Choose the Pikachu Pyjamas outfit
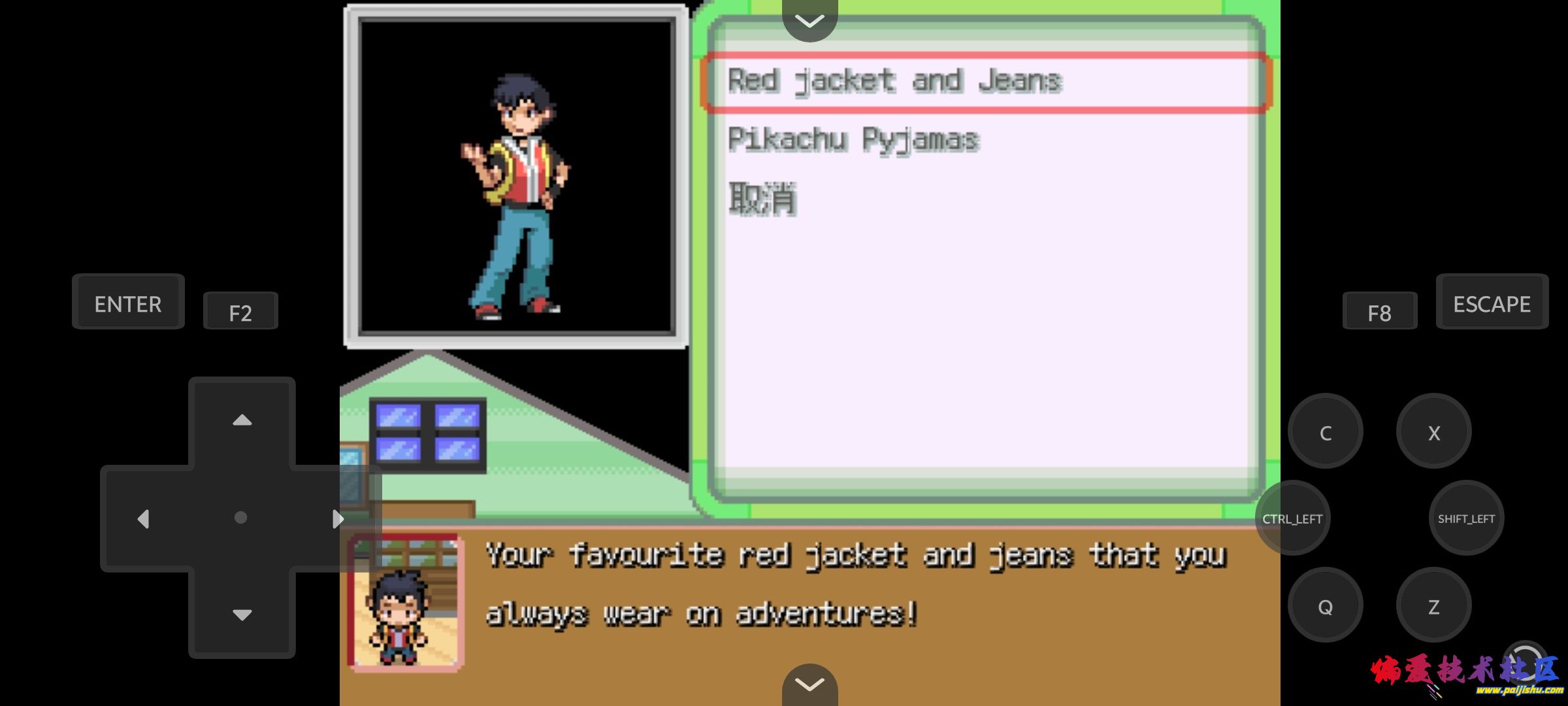Image resolution: width=1568 pixels, height=706 pixels. coord(853,140)
